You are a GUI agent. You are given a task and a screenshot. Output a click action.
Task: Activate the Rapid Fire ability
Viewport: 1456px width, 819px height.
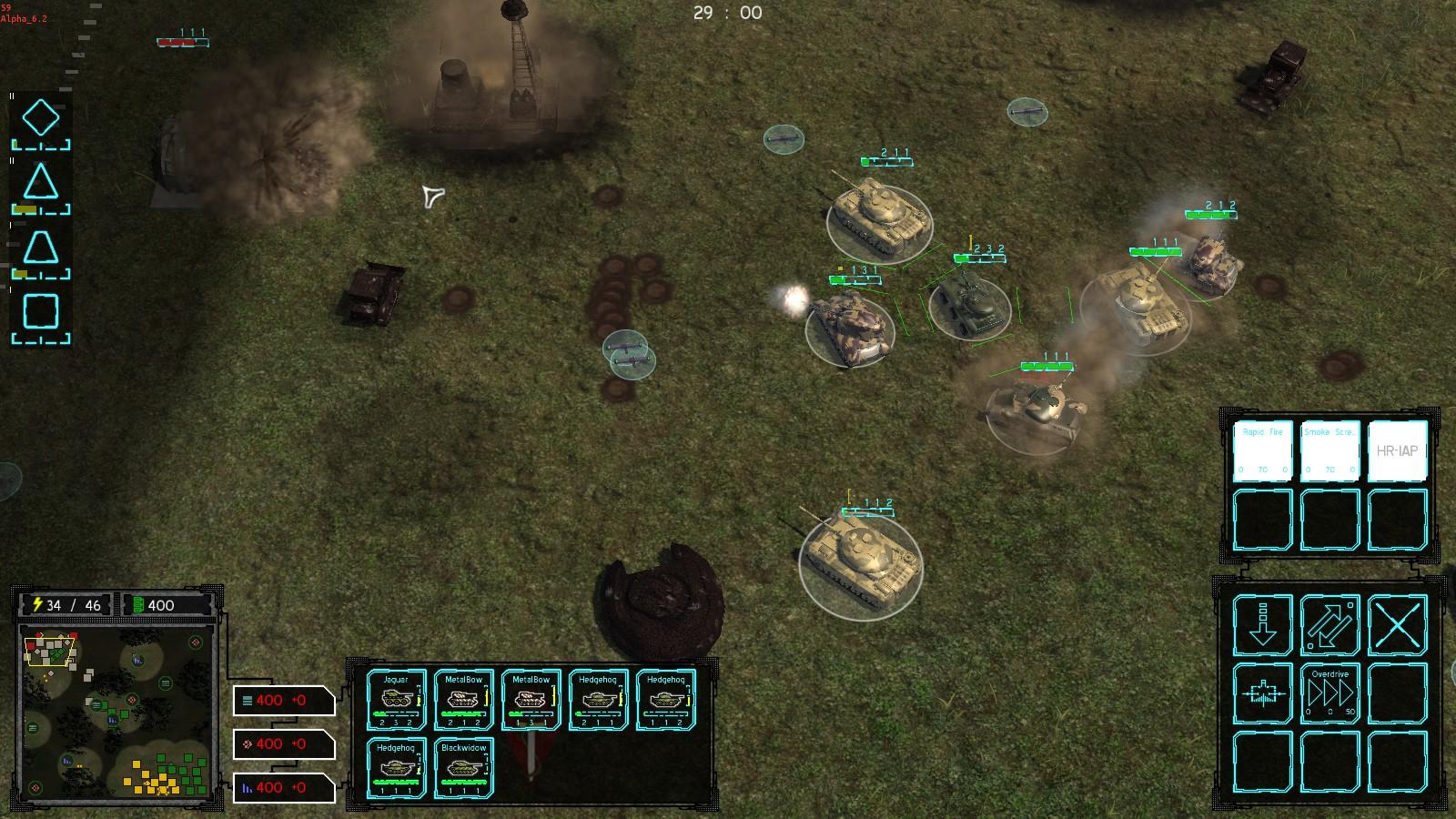(1262, 450)
